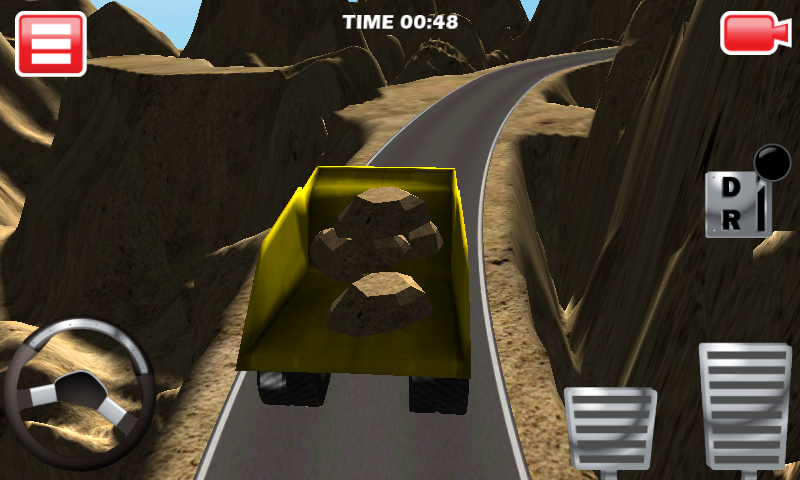Step on the small brake pedal

click(x=610, y=427)
